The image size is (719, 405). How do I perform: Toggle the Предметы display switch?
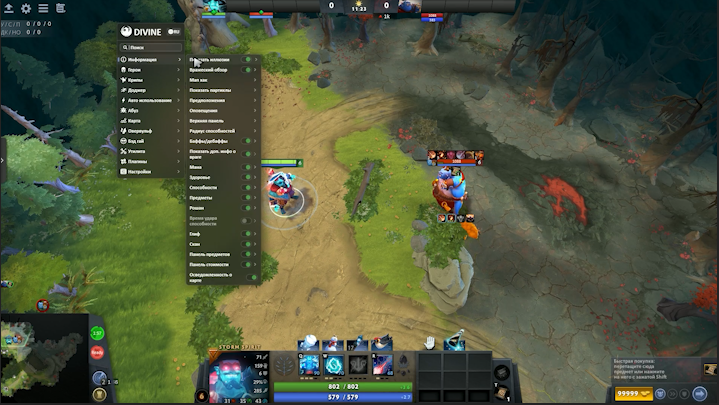coord(248,197)
